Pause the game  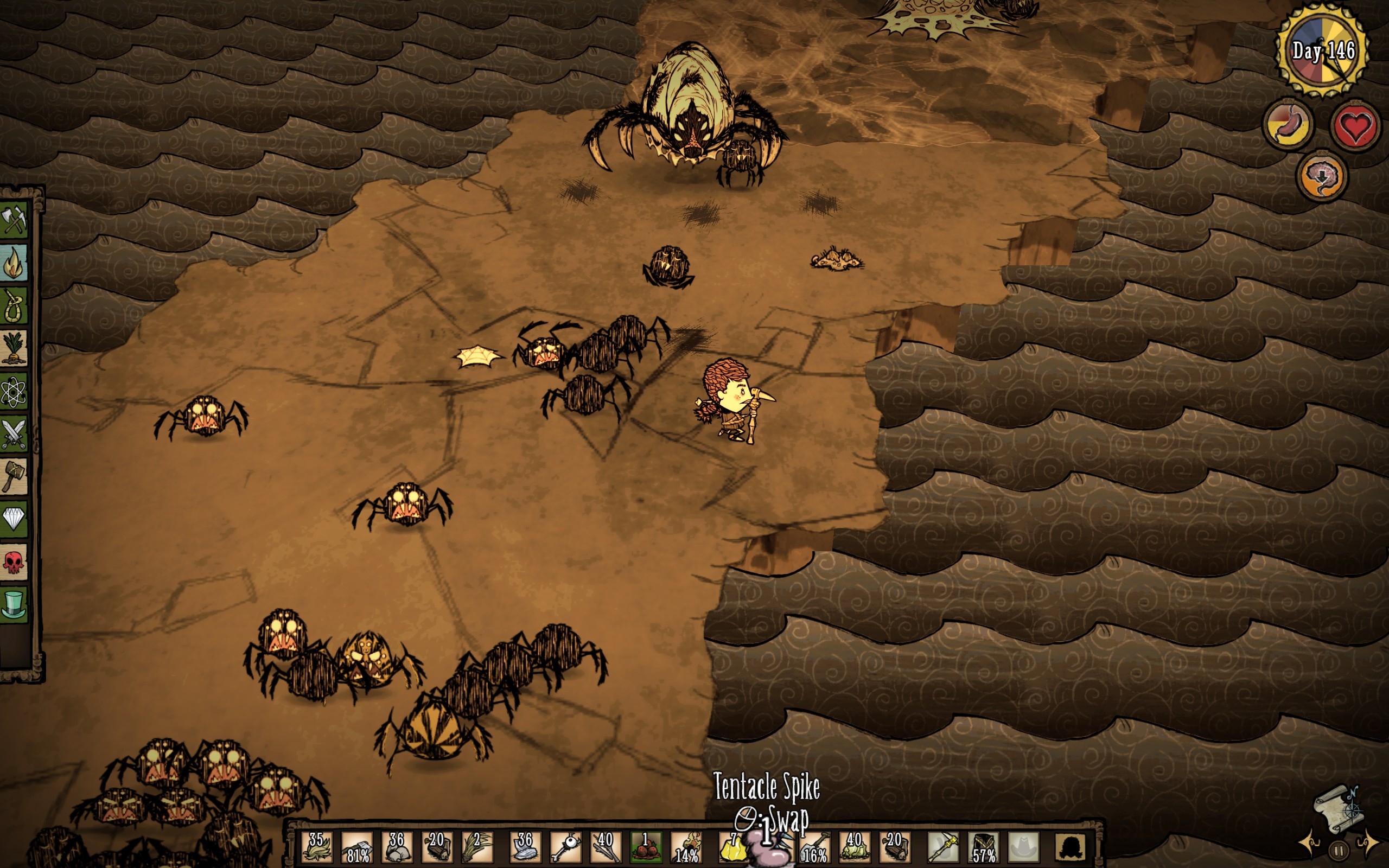[1339, 850]
